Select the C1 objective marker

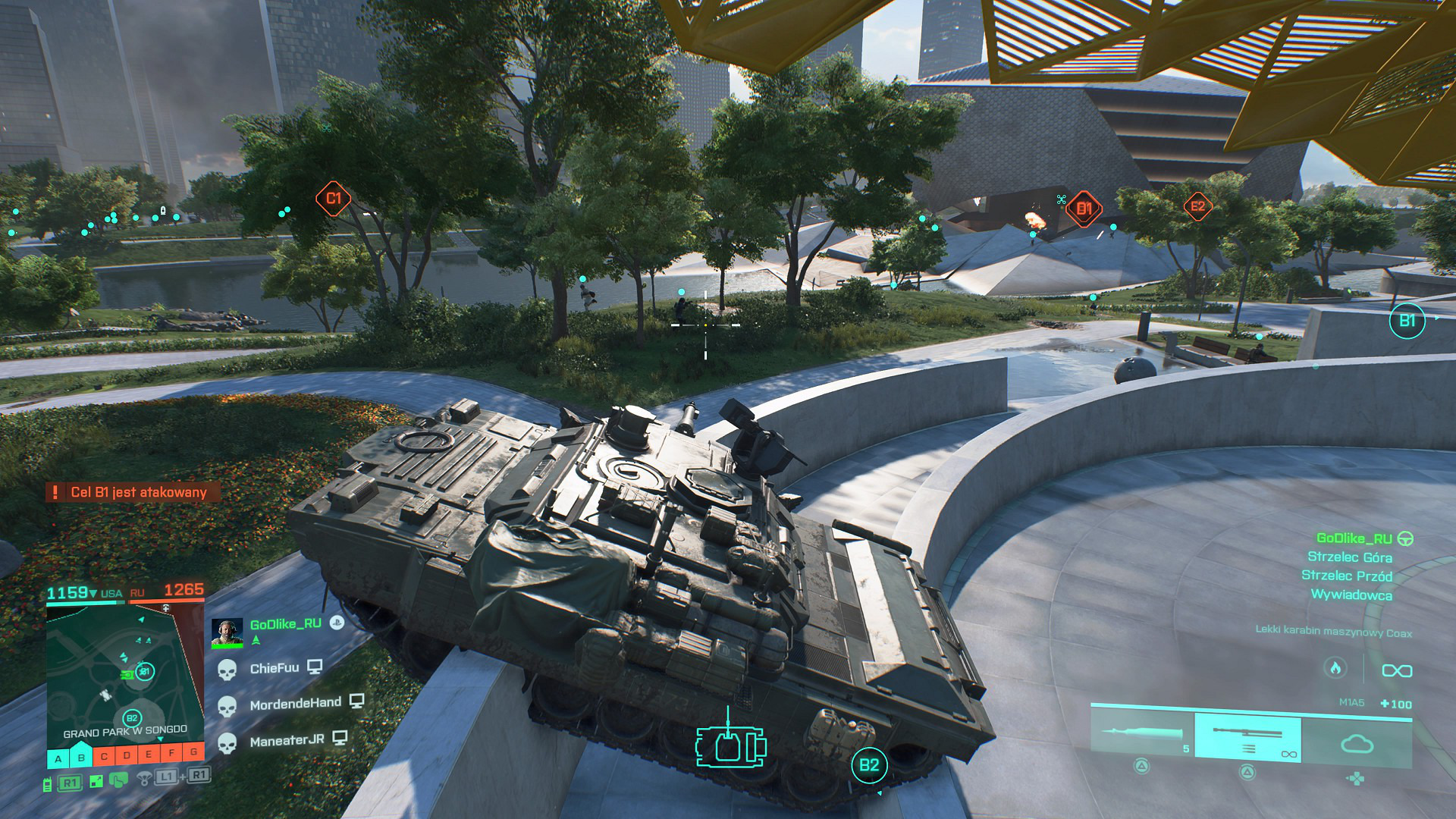[333, 199]
